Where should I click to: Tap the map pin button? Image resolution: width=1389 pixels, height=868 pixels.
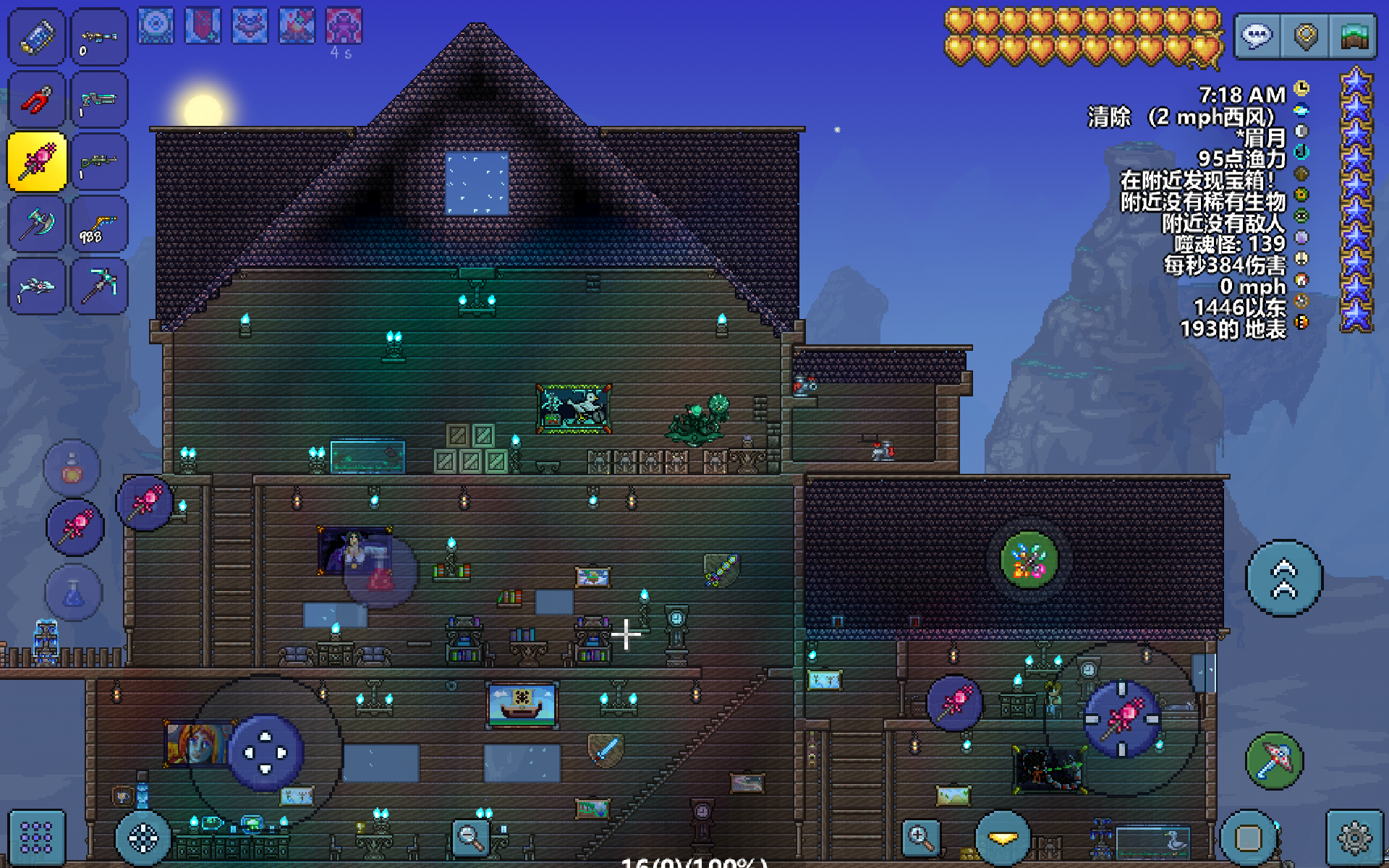pos(1305,36)
